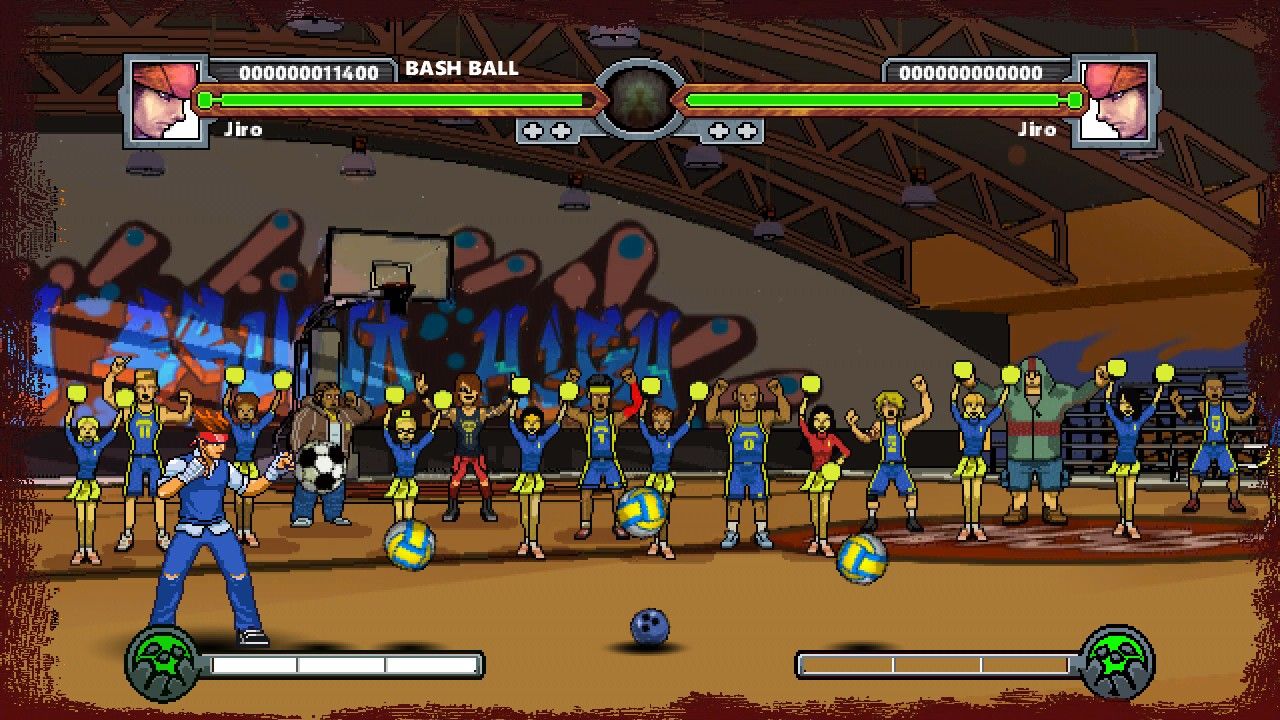Click player two's green super meter emblem
The height and width of the screenshot is (720, 1280).
pyautogui.click(x=1117, y=662)
